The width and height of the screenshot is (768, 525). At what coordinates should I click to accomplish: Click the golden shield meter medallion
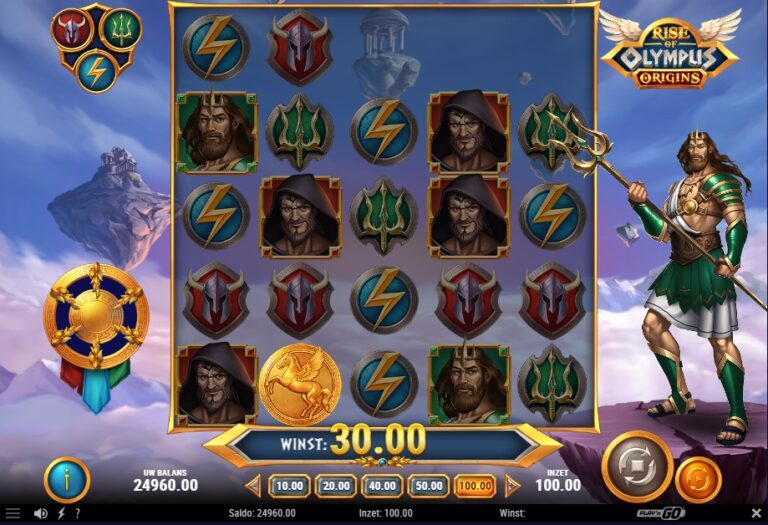(96, 317)
